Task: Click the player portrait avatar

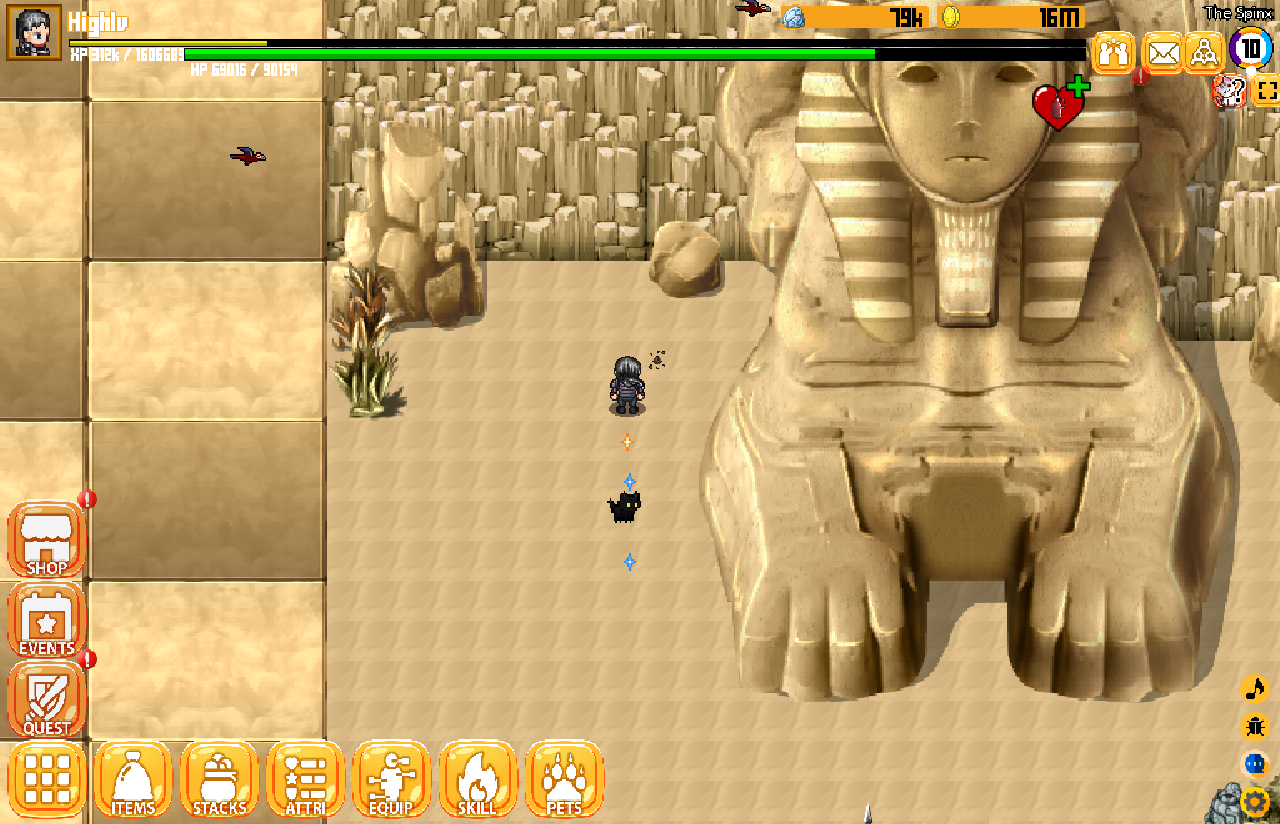Action: coord(34,32)
